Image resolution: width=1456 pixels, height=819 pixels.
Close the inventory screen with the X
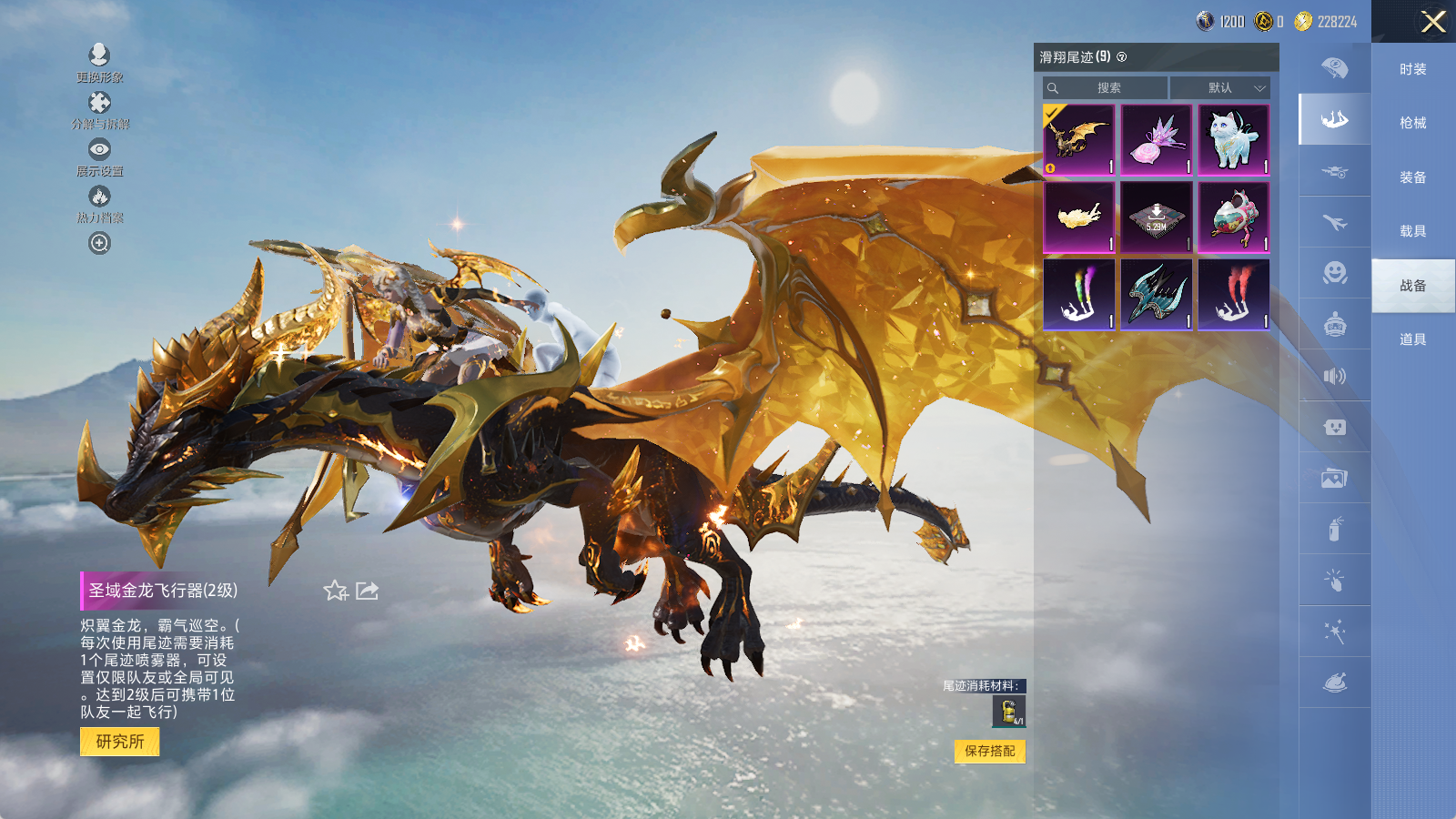(1433, 22)
